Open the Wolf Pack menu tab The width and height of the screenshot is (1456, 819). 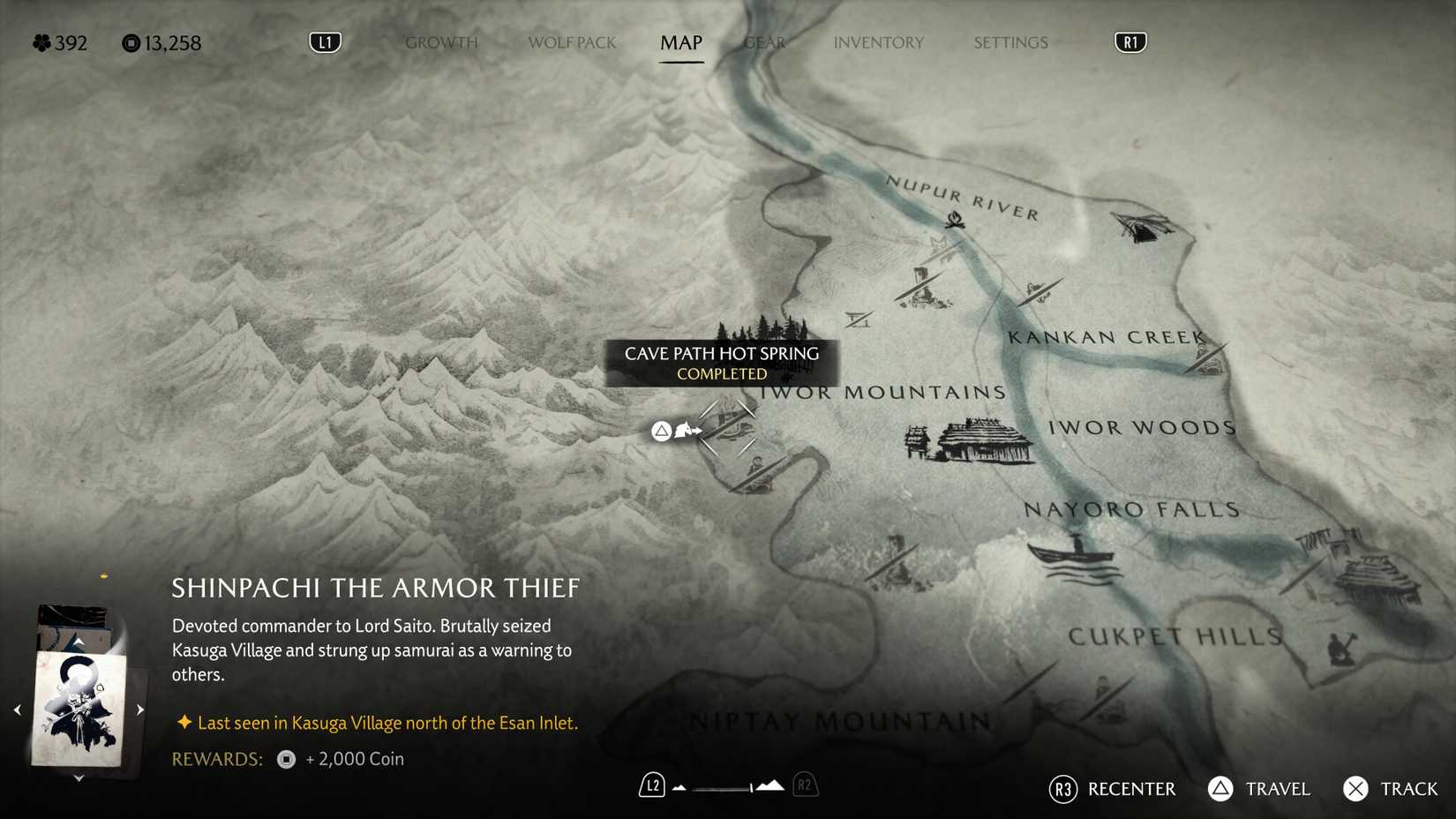[x=570, y=41]
